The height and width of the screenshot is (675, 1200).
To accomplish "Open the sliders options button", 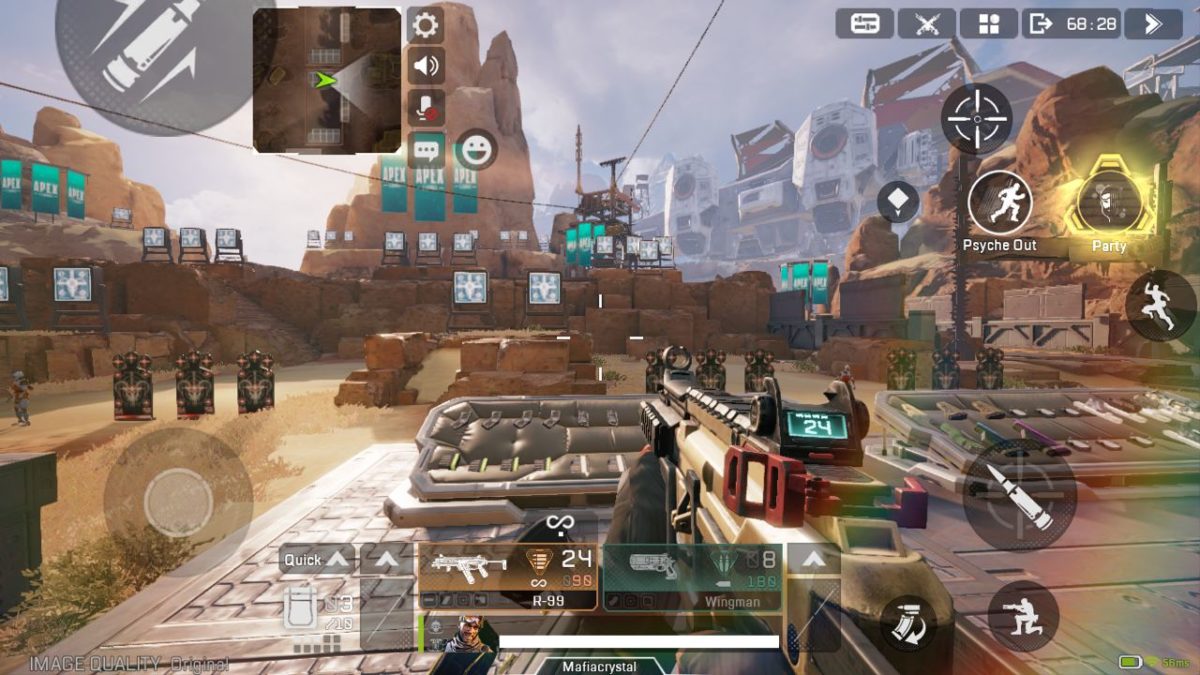I will coord(864,24).
